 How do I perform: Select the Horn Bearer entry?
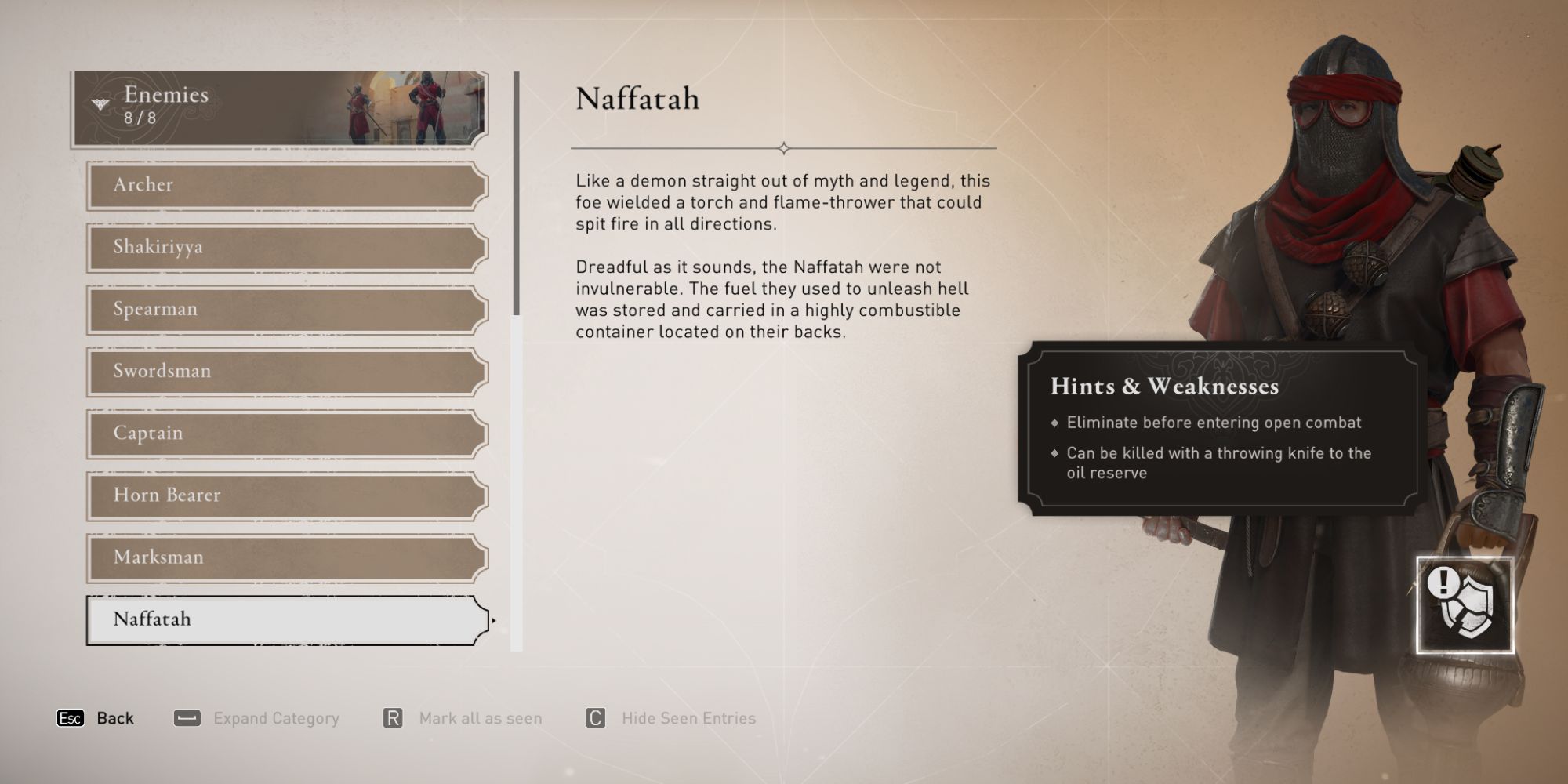282,495
